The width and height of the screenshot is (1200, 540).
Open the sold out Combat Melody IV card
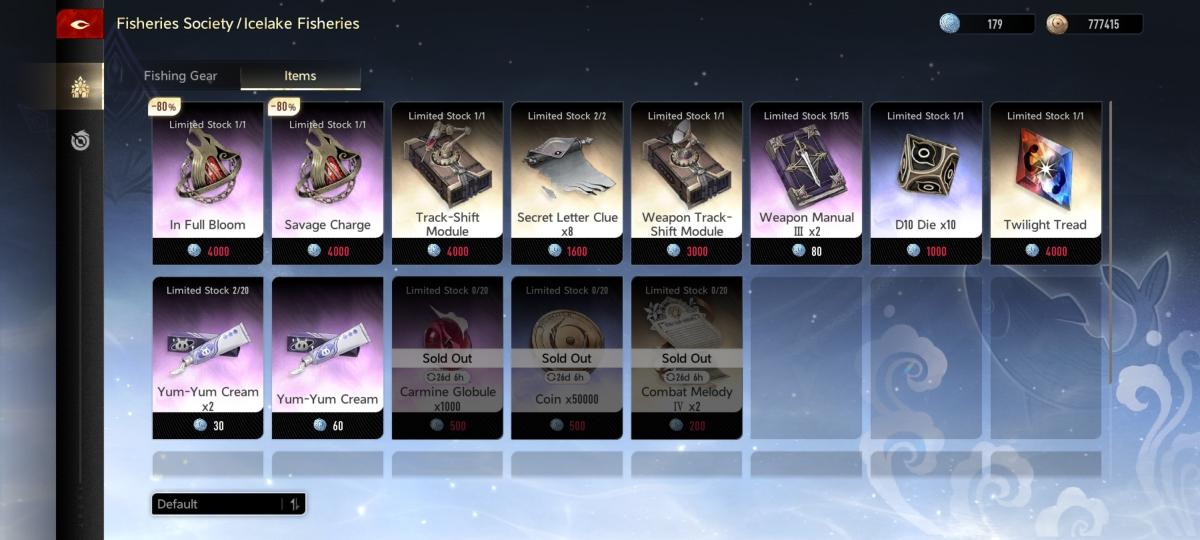pyautogui.click(x=687, y=358)
